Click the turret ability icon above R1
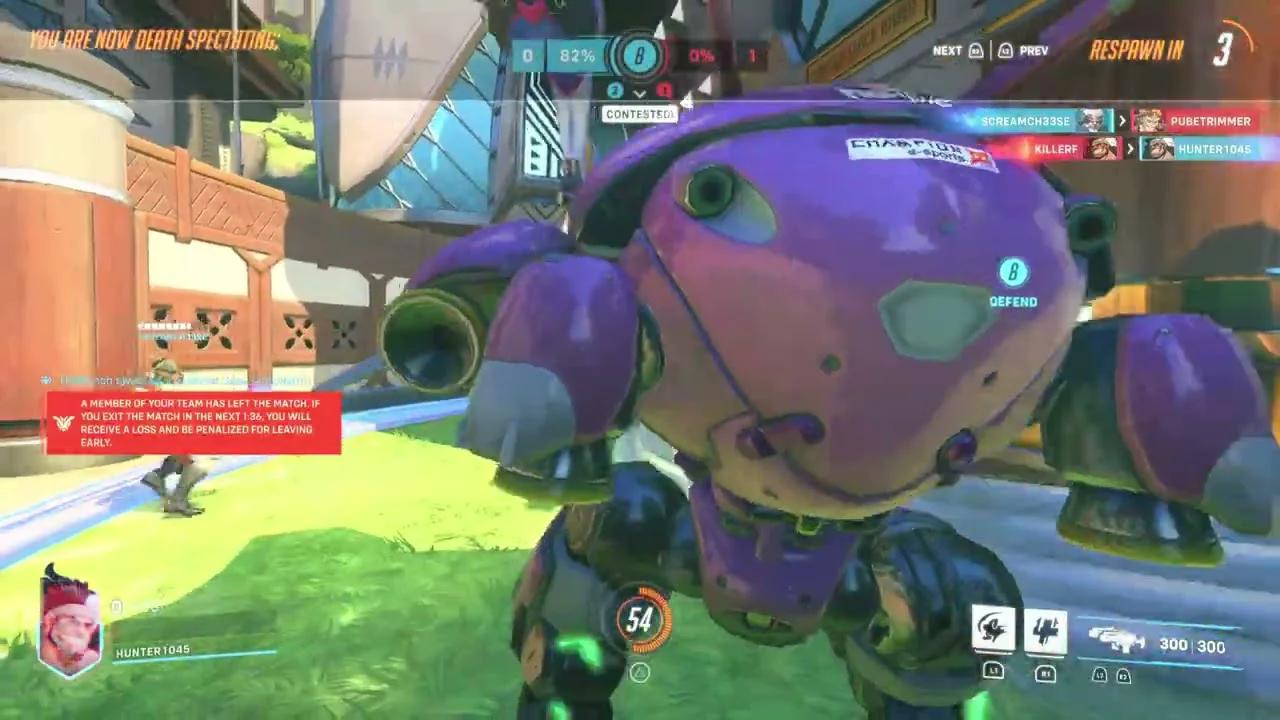This screenshot has width=1280, height=720. point(1046,632)
